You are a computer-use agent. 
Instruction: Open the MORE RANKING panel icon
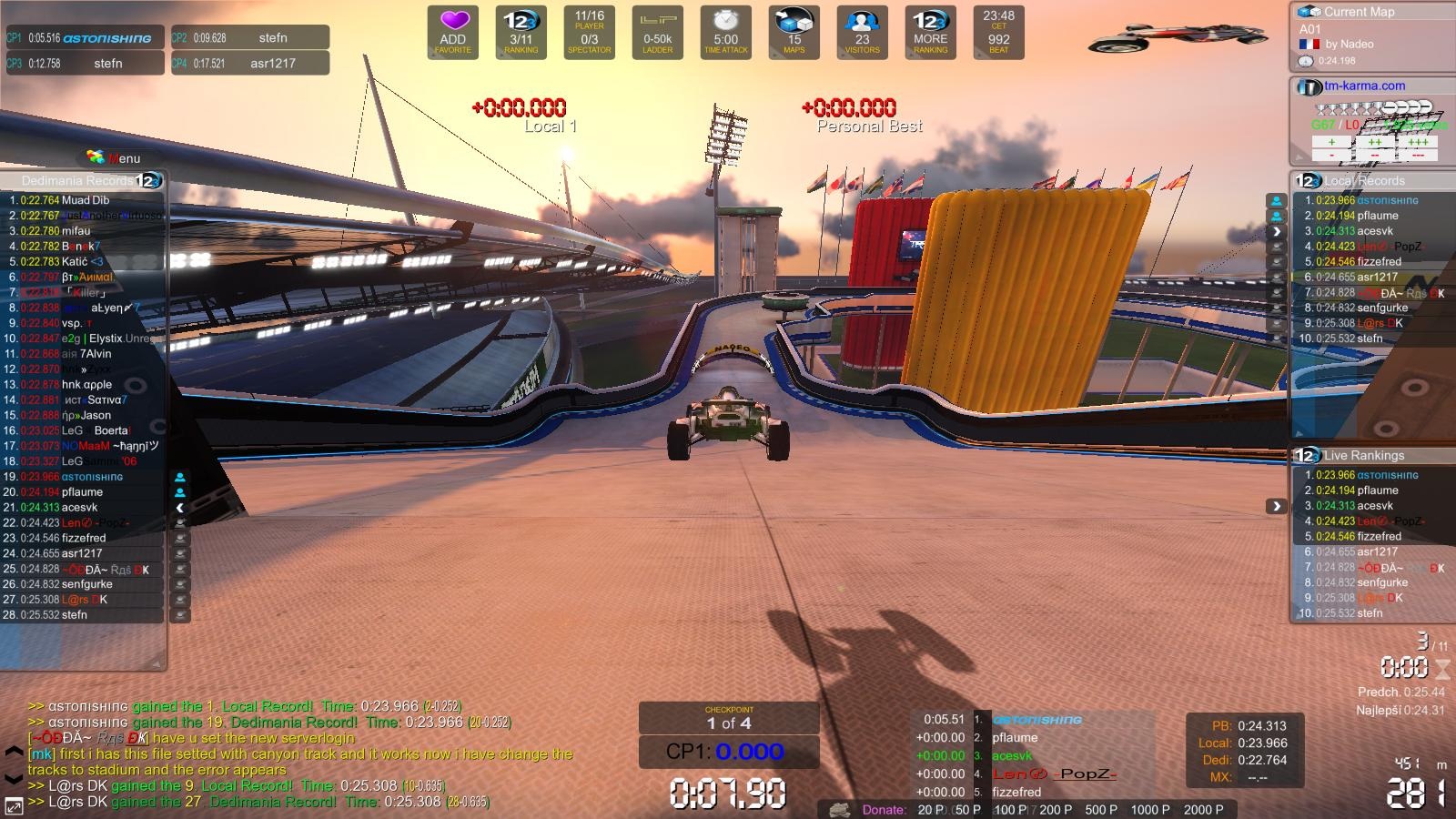pyautogui.click(x=929, y=27)
